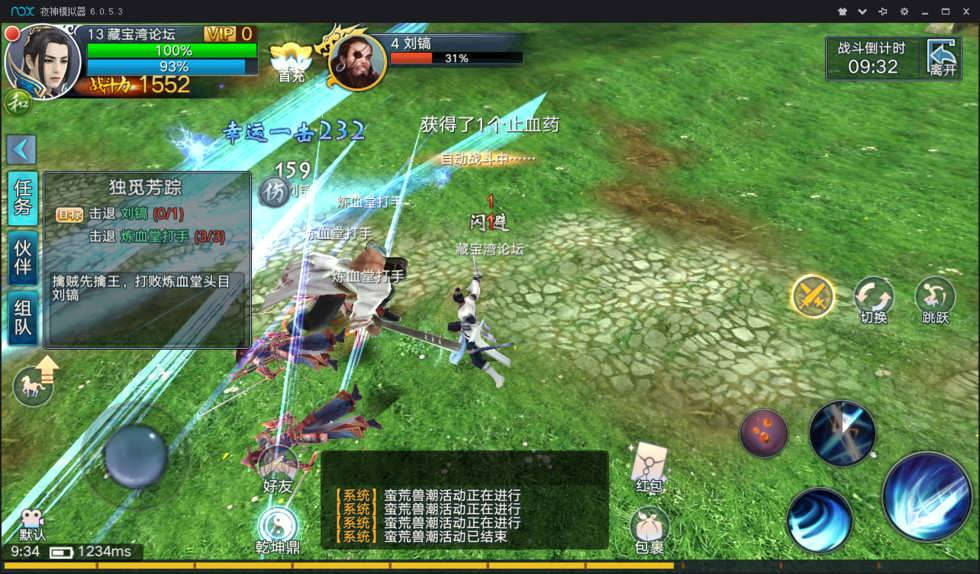Use the 跳跃 jump button
This screenshot has height=574, width=980.
[x=935, y=299]
